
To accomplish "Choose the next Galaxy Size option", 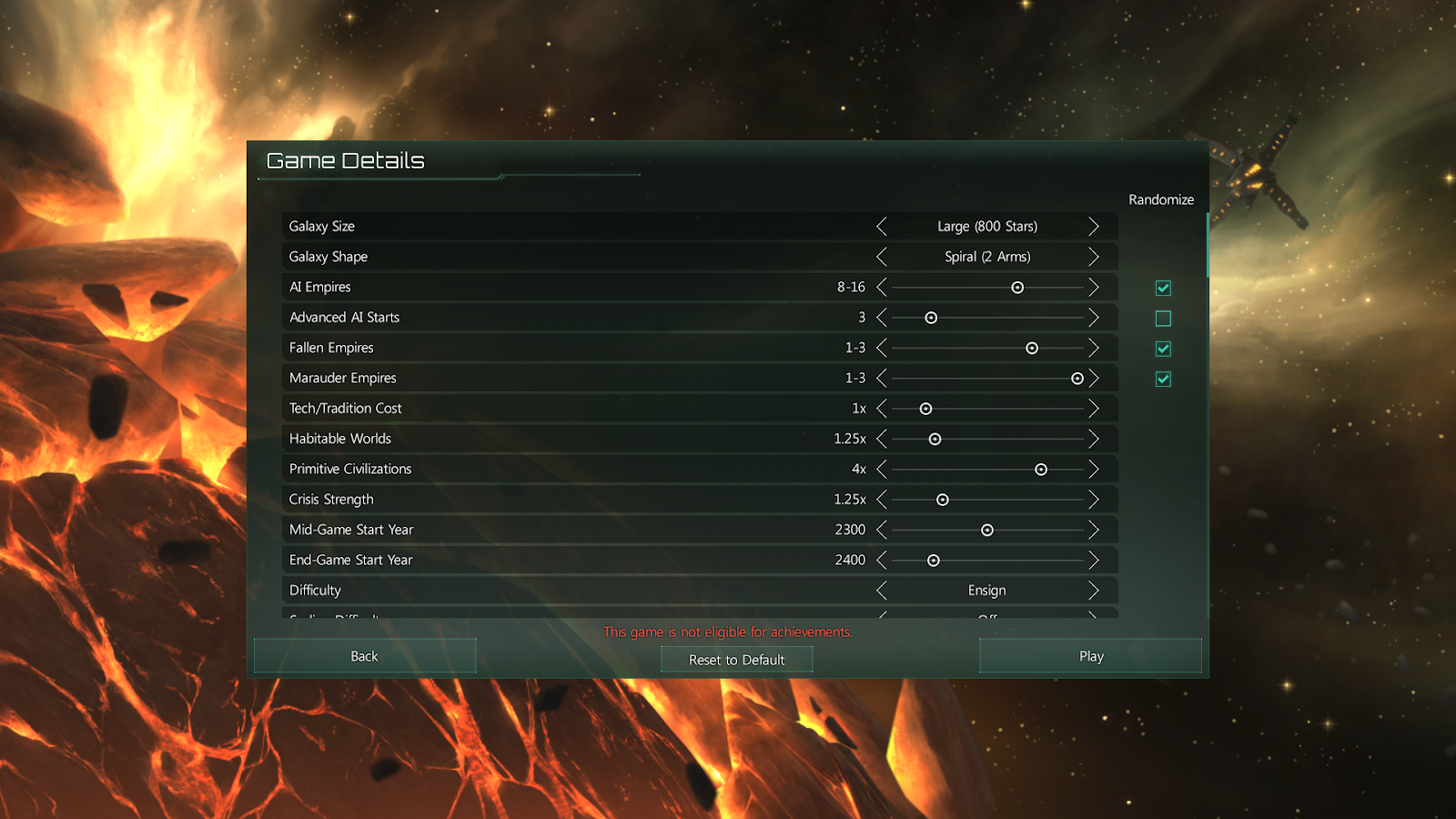I will pyautogui.click(x=1094, y=227).
